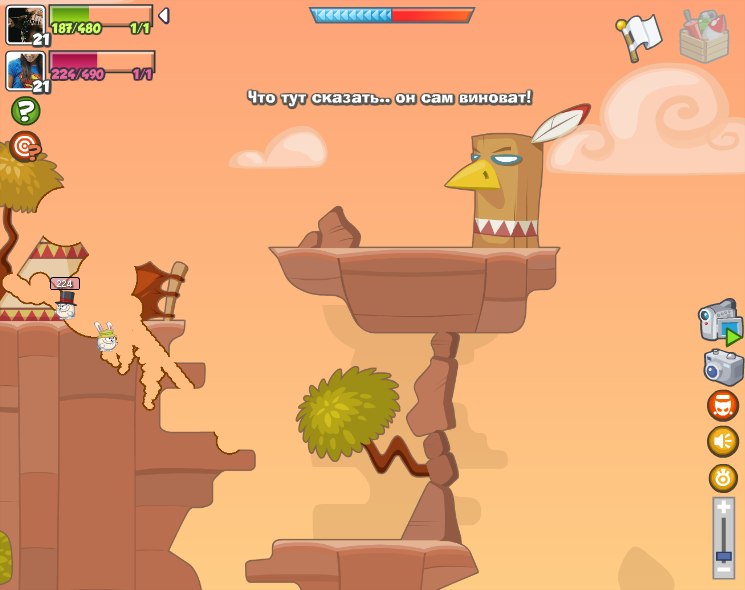The height and width of the screenshot is (590, 745).
Task: Click the blue zoom slider handle
Action: tap(723, 555)
